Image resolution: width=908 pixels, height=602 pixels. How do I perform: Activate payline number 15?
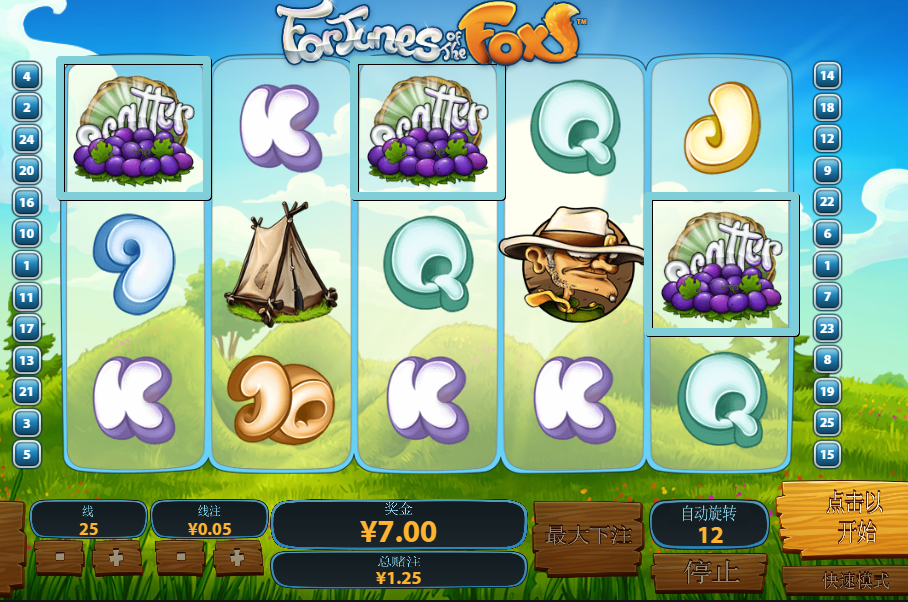click(827, 454)
